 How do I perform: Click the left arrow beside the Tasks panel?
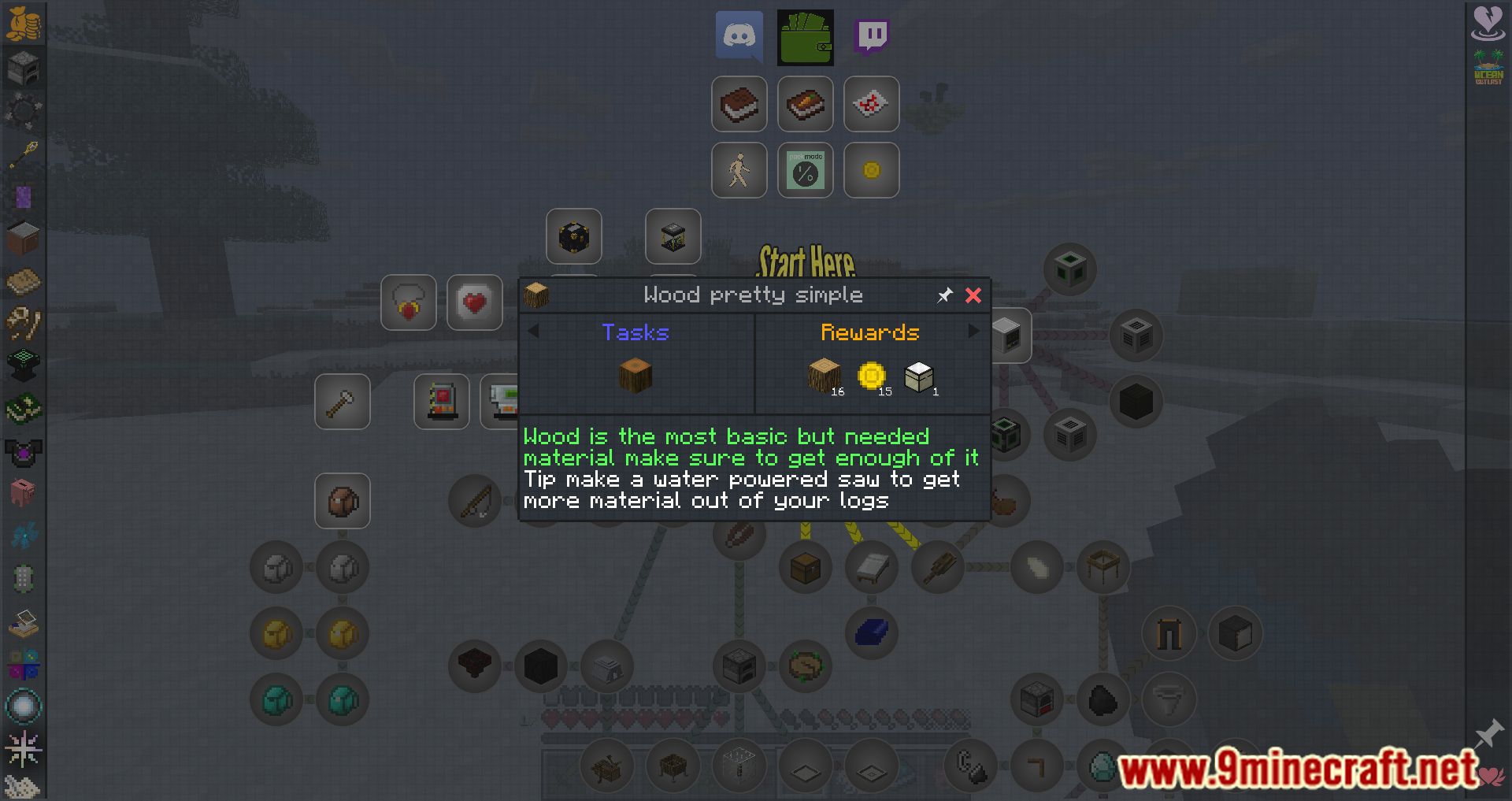click(535, 332)
